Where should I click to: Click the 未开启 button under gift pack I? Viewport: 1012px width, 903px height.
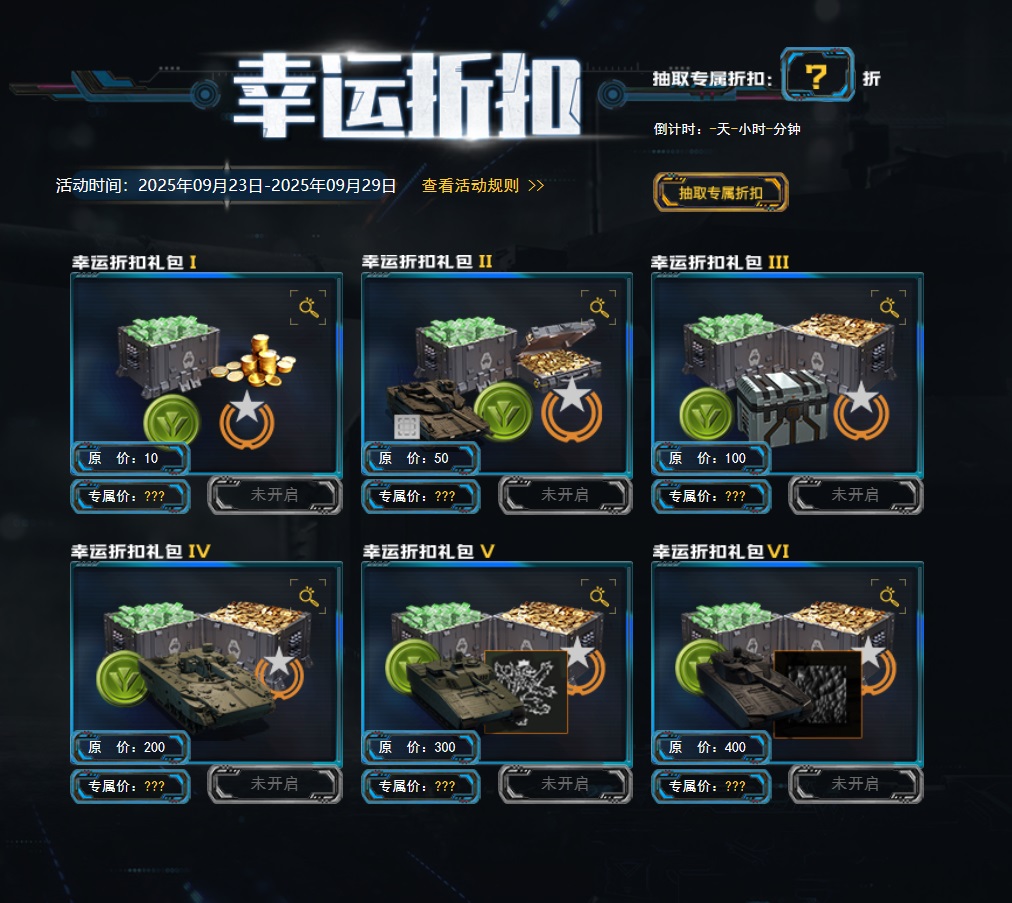pos(274,495)
